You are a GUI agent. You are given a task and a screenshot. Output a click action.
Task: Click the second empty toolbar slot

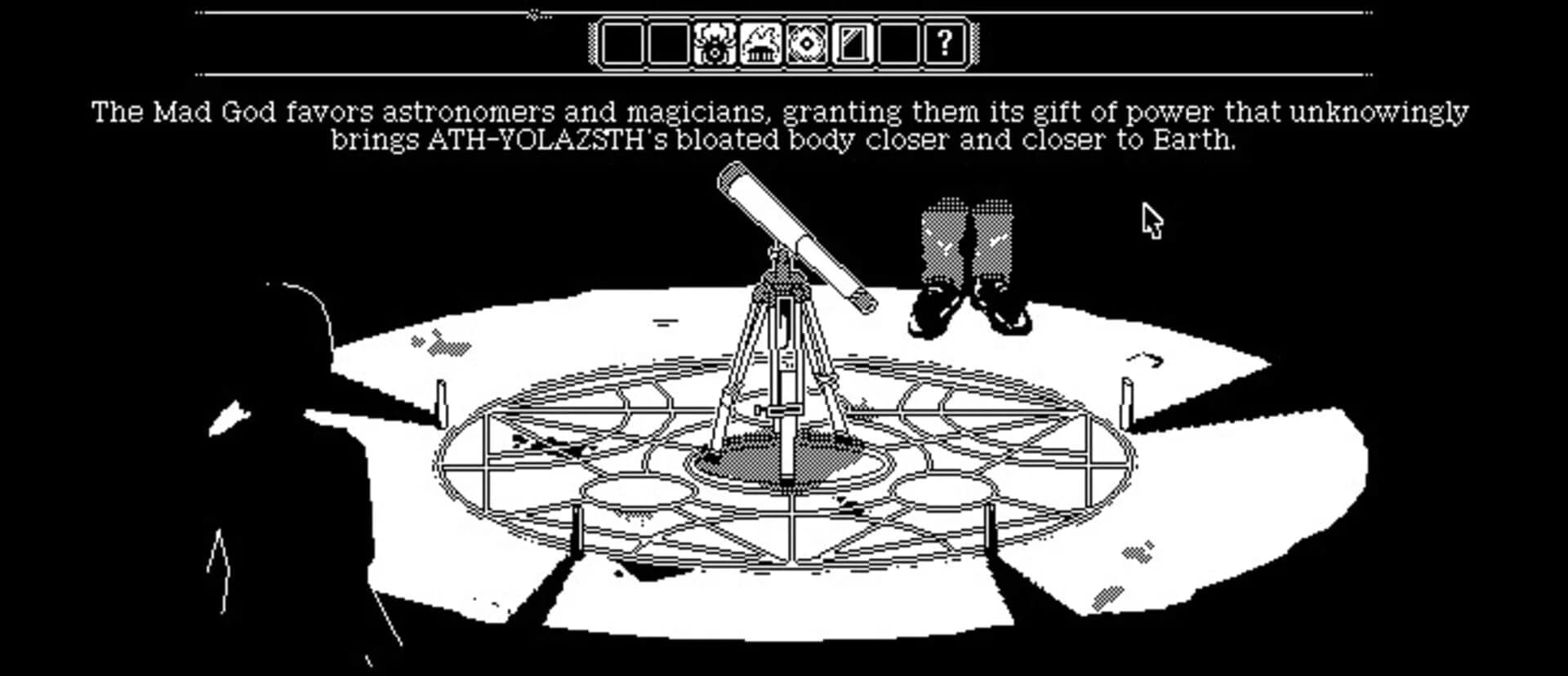pos(668,45)
